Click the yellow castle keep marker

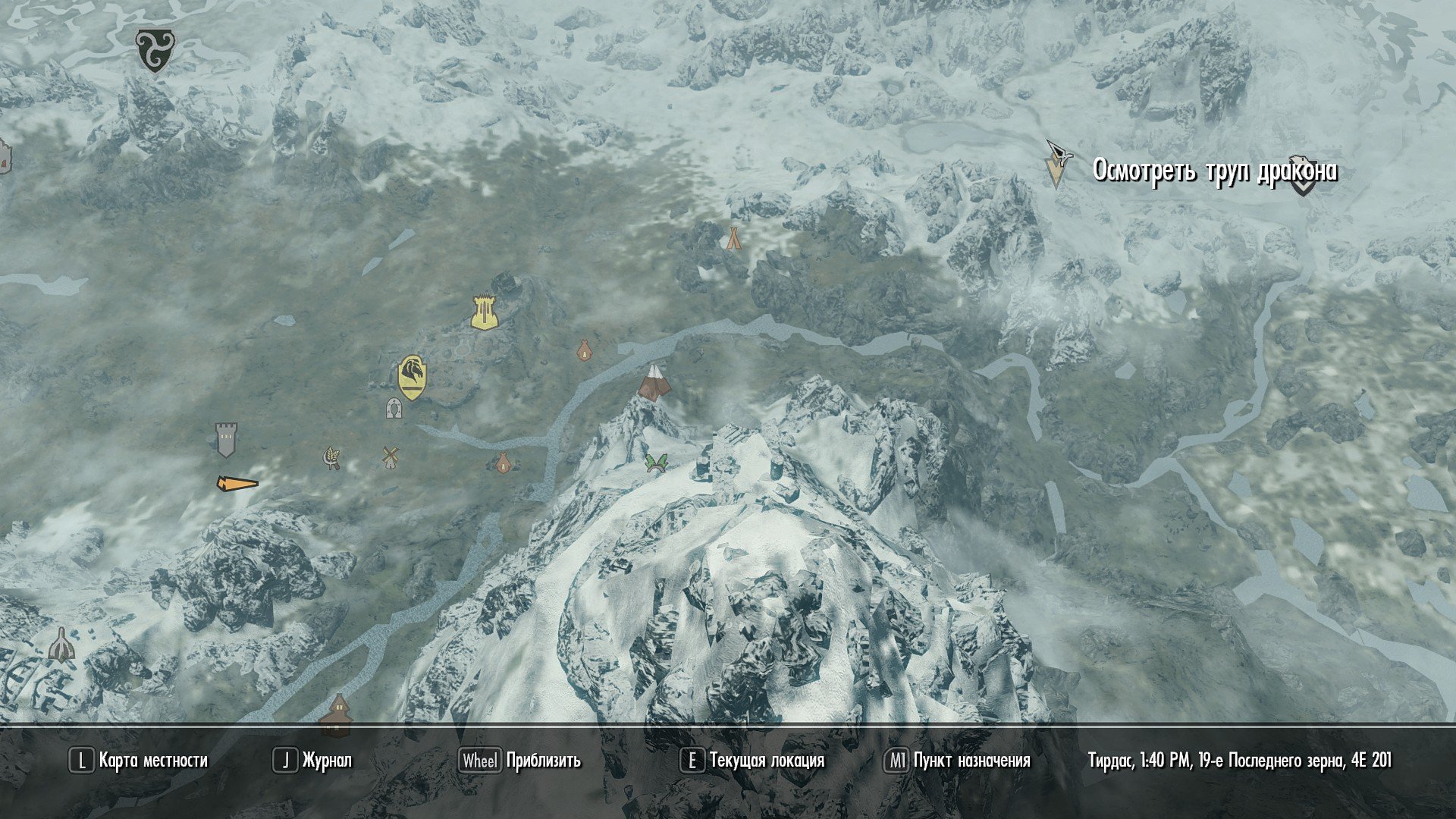pyautogui.click(x=484, y=312)
